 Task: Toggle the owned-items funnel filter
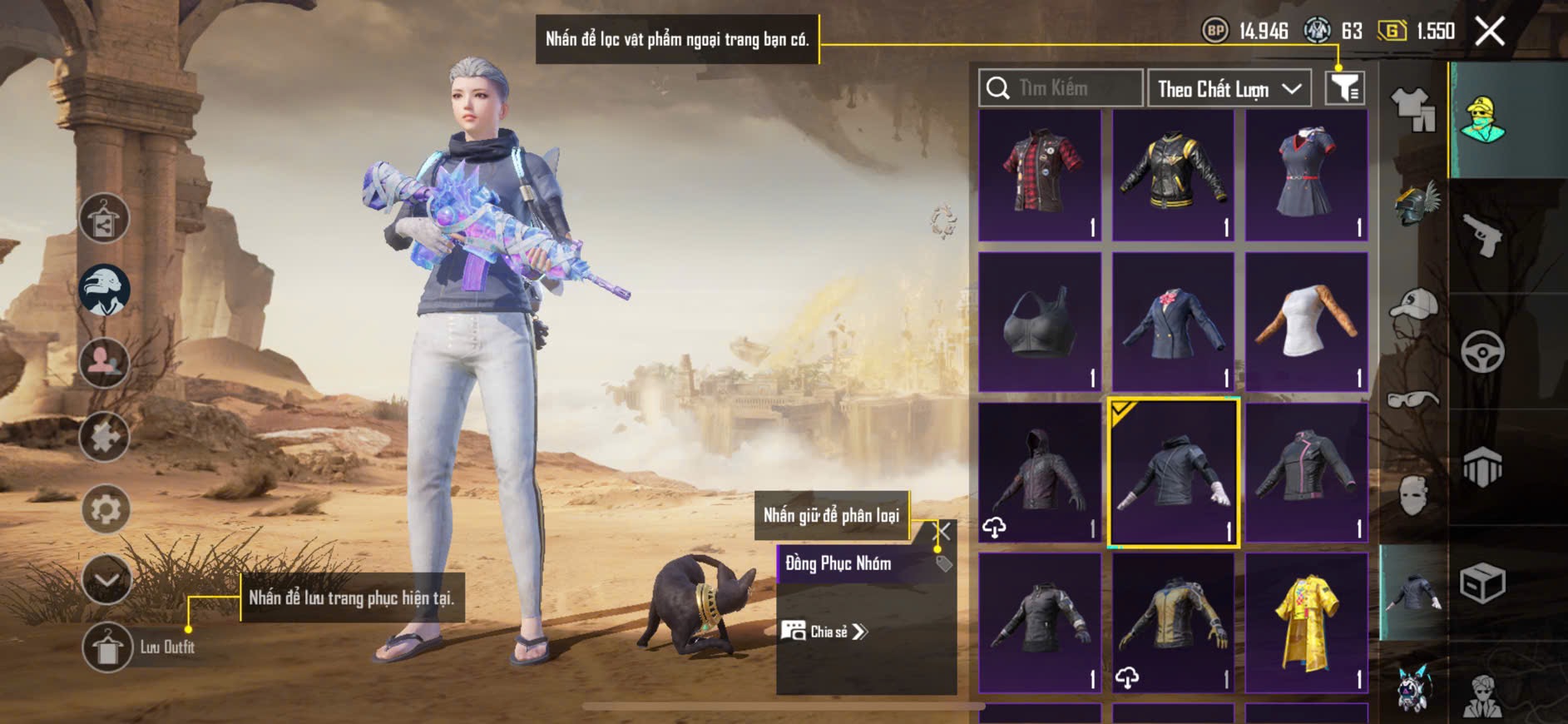click(x=1344, y=88)
